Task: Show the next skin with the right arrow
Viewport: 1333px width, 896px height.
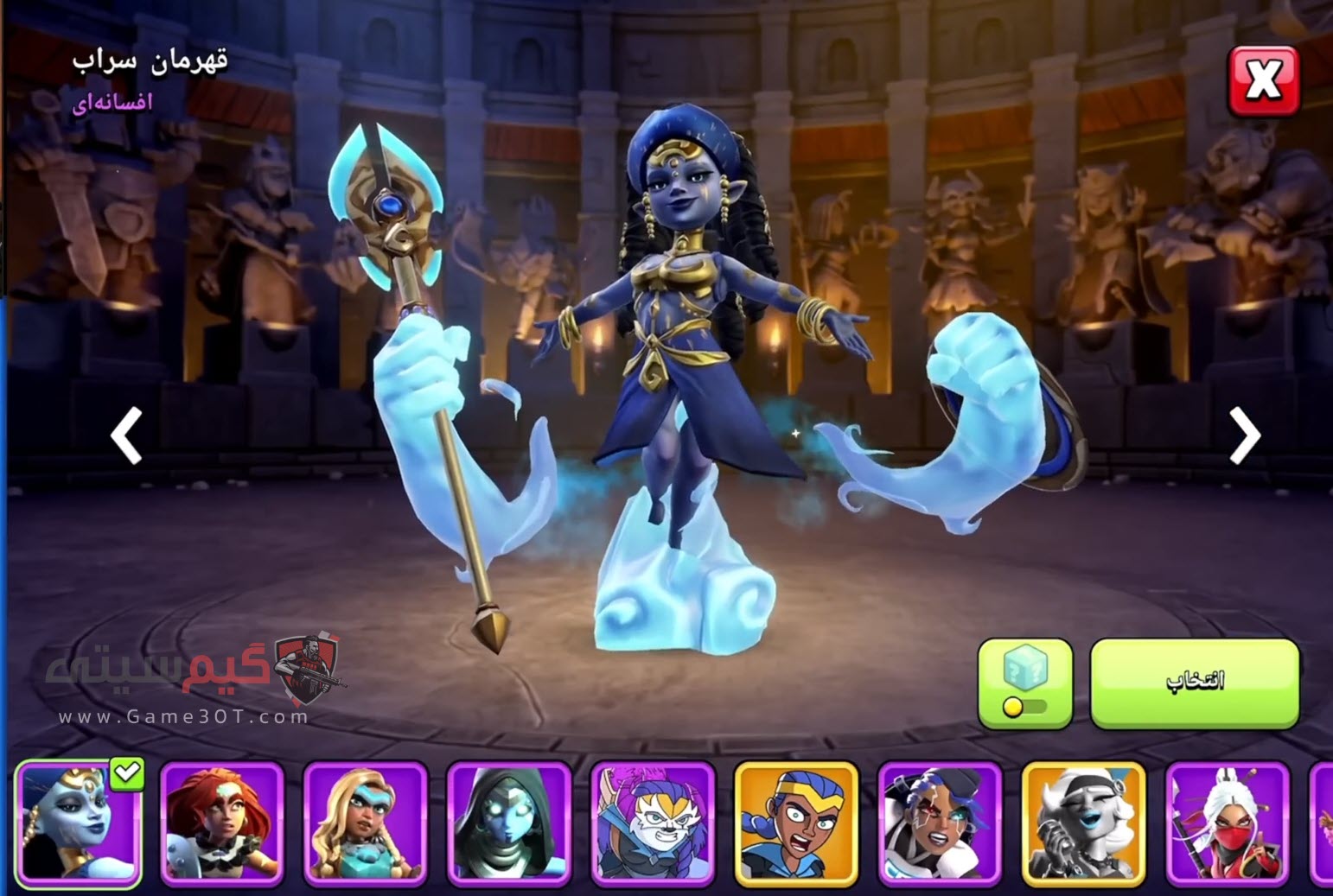Action: (x=1244, y=436)
